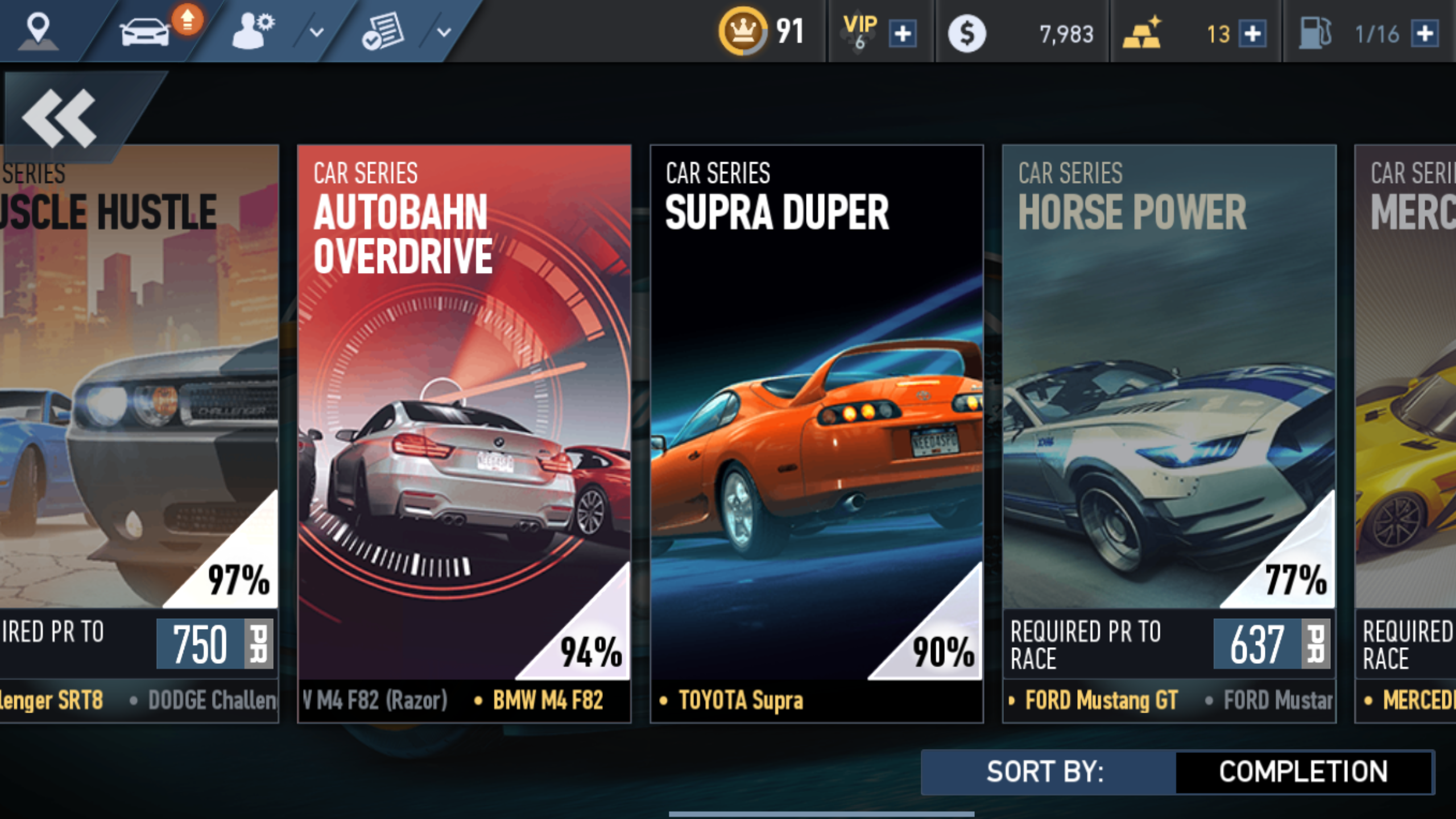Add more gold with plus button
Viewport: 1456px width, 819px height.
click(x=1252, y=34)
